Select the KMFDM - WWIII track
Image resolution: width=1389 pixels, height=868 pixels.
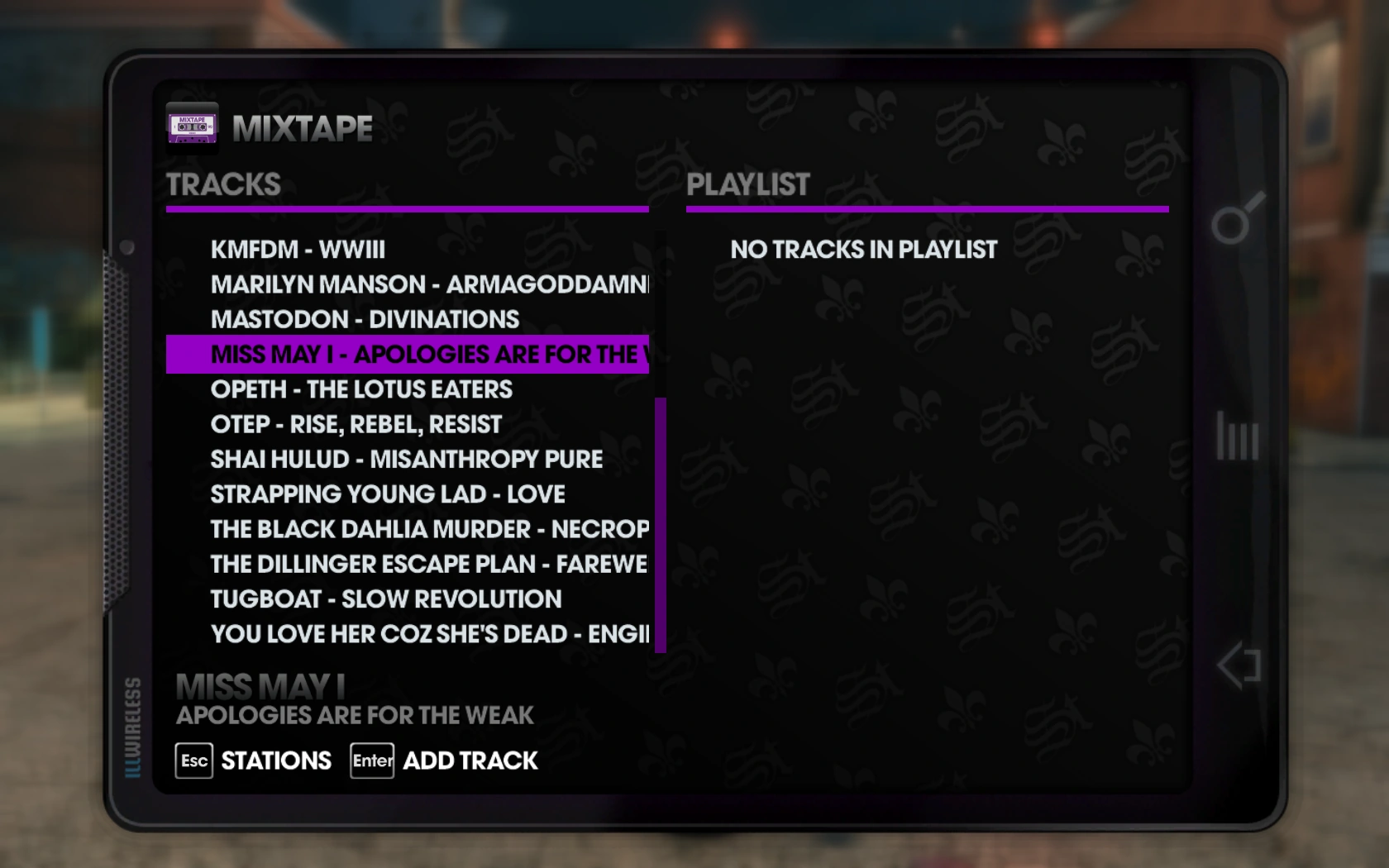click(x=298, y=250)
